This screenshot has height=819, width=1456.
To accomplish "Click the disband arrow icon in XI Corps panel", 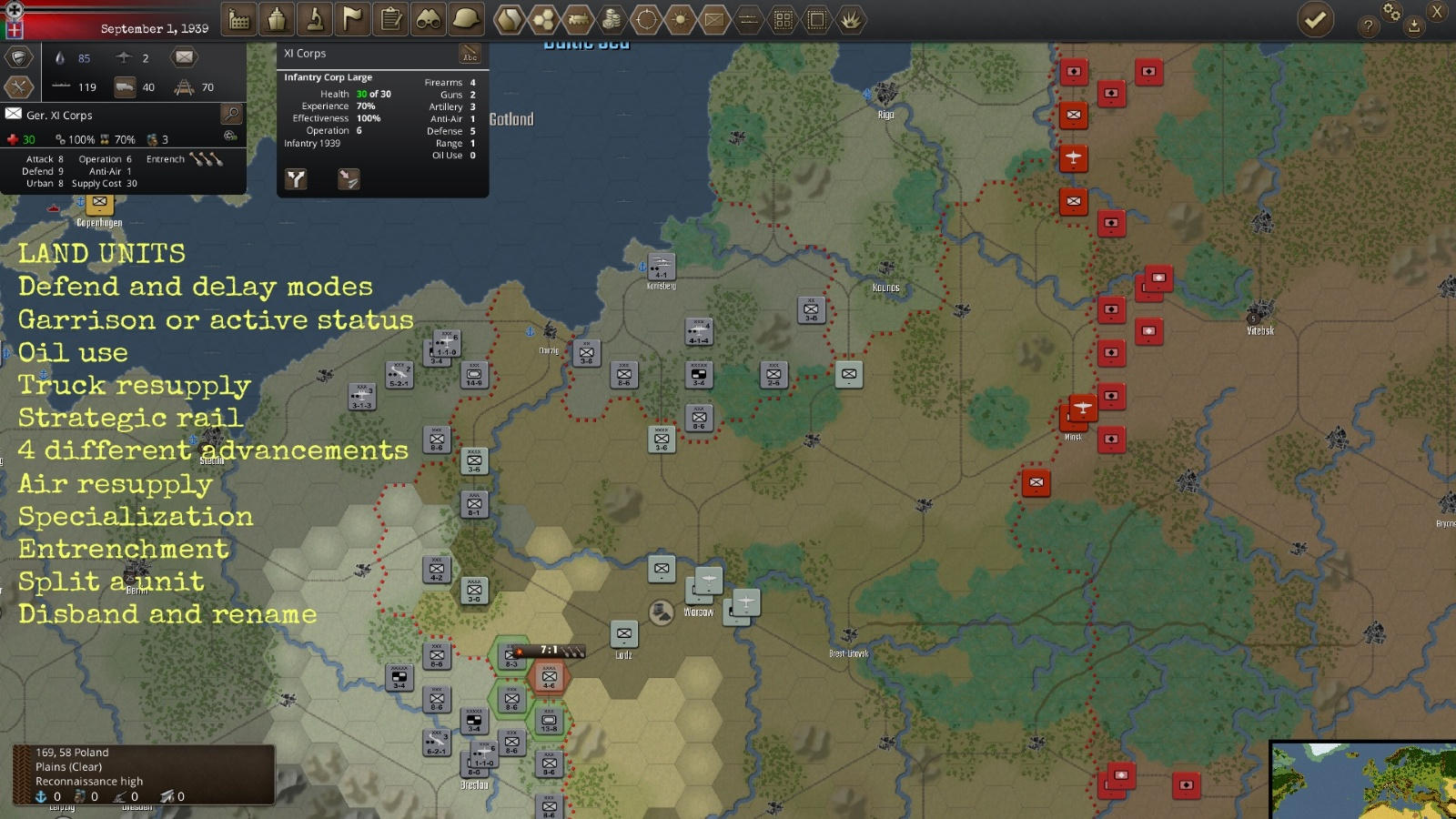I will (349, 178).
